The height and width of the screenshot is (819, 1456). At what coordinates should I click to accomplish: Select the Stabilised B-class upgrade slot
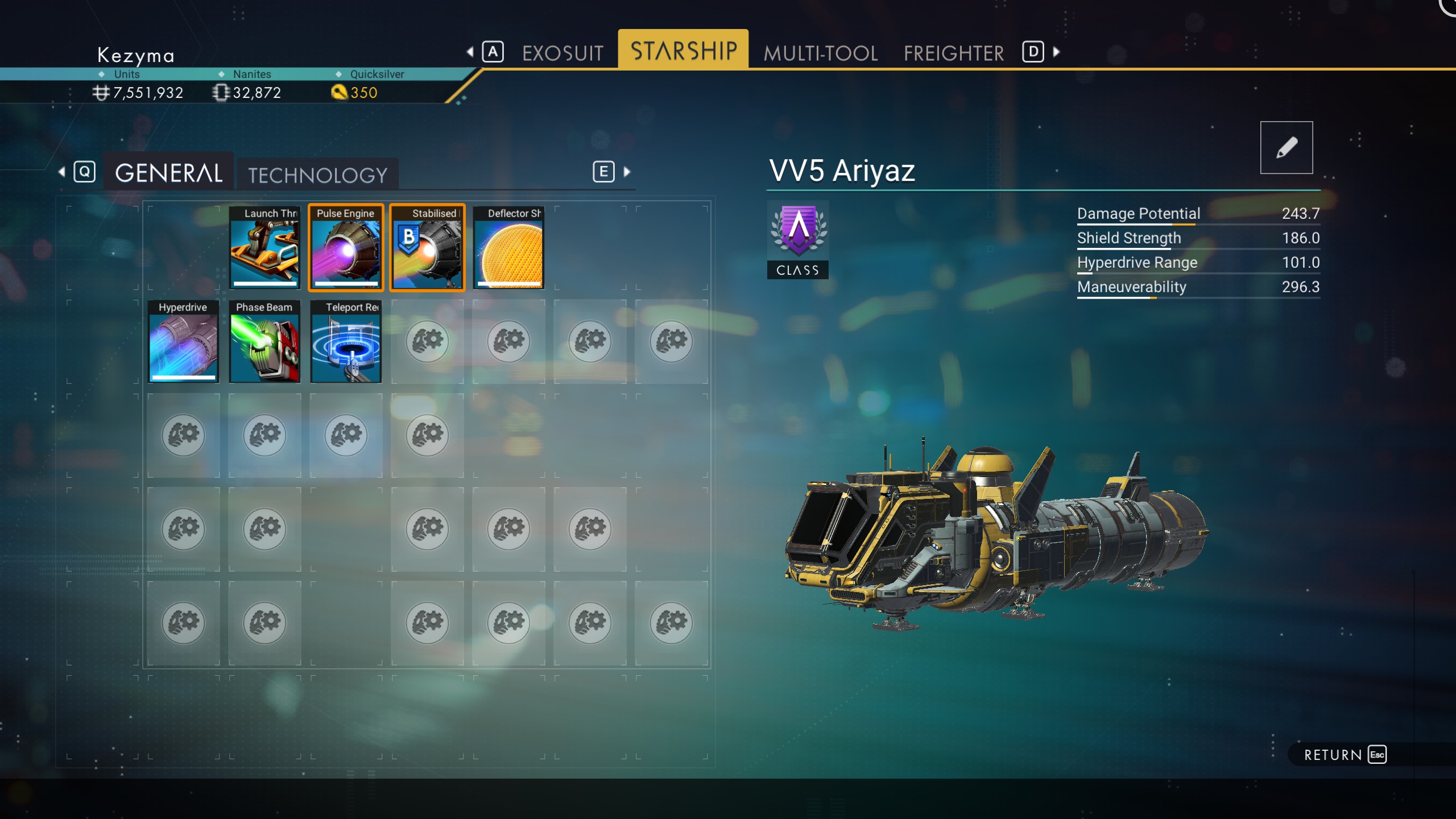point(427,248)
